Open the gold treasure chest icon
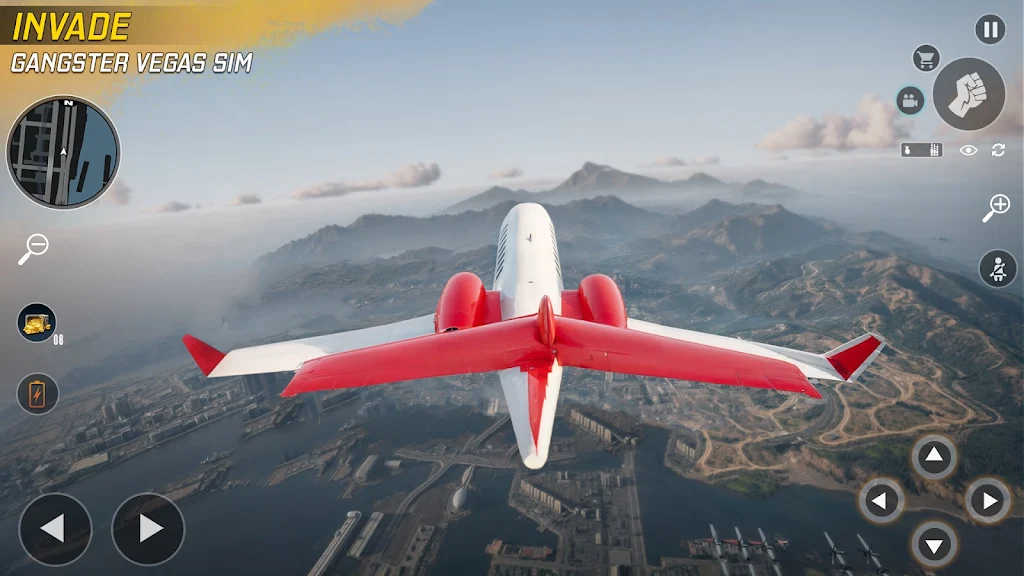The height and width of the screenshot is (576, 1024). (37, 322)
